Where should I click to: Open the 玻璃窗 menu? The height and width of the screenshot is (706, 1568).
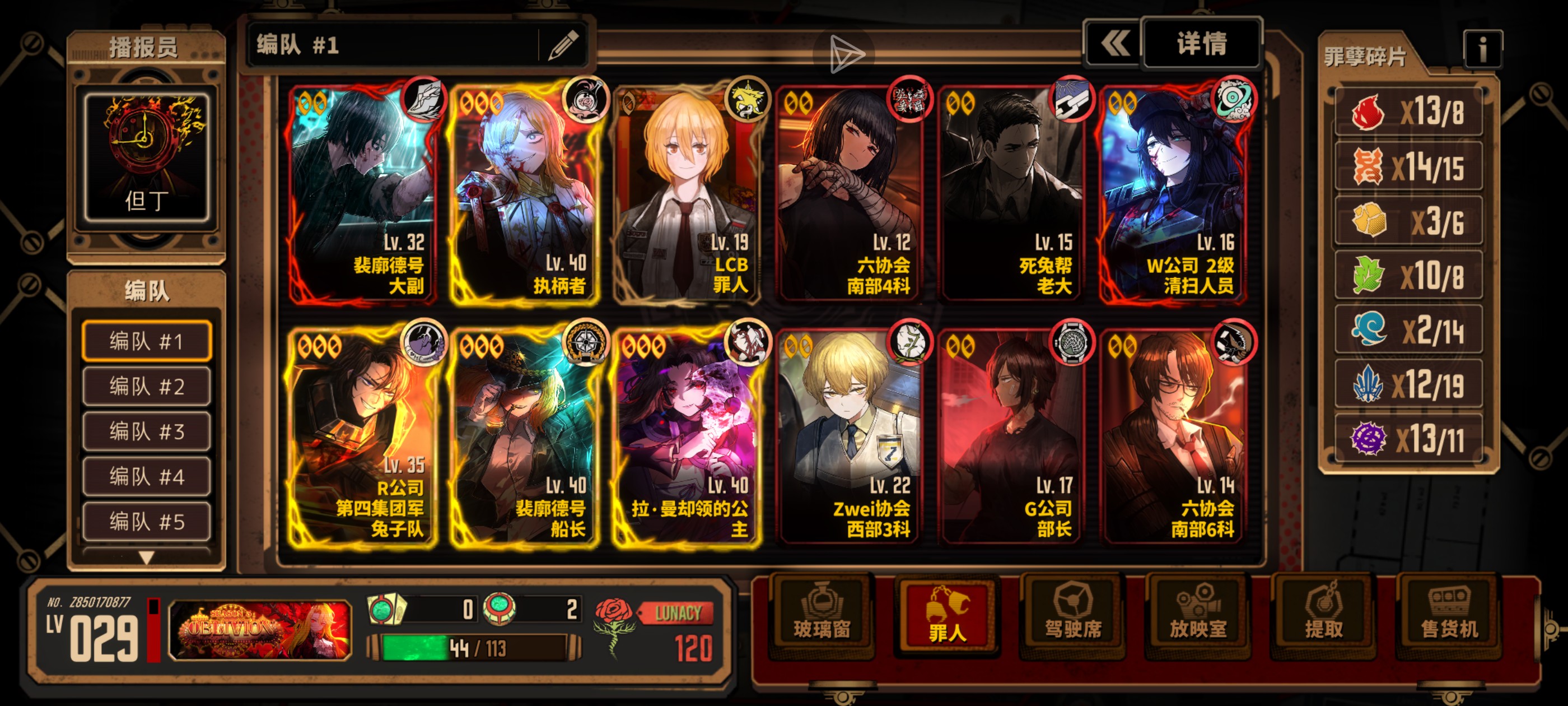[x=821, y=616]
